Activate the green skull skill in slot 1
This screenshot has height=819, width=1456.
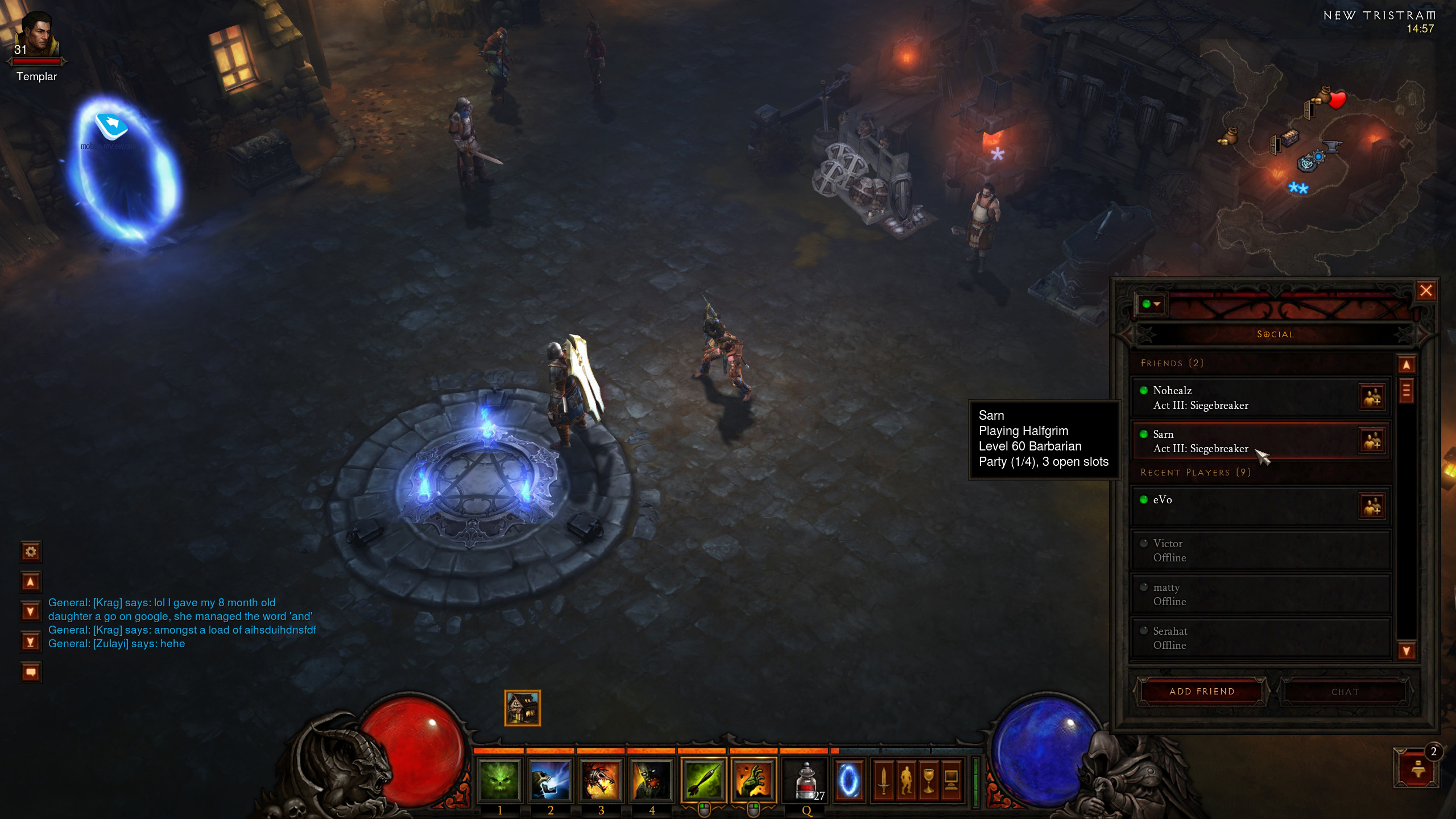[x=499, y=780]
